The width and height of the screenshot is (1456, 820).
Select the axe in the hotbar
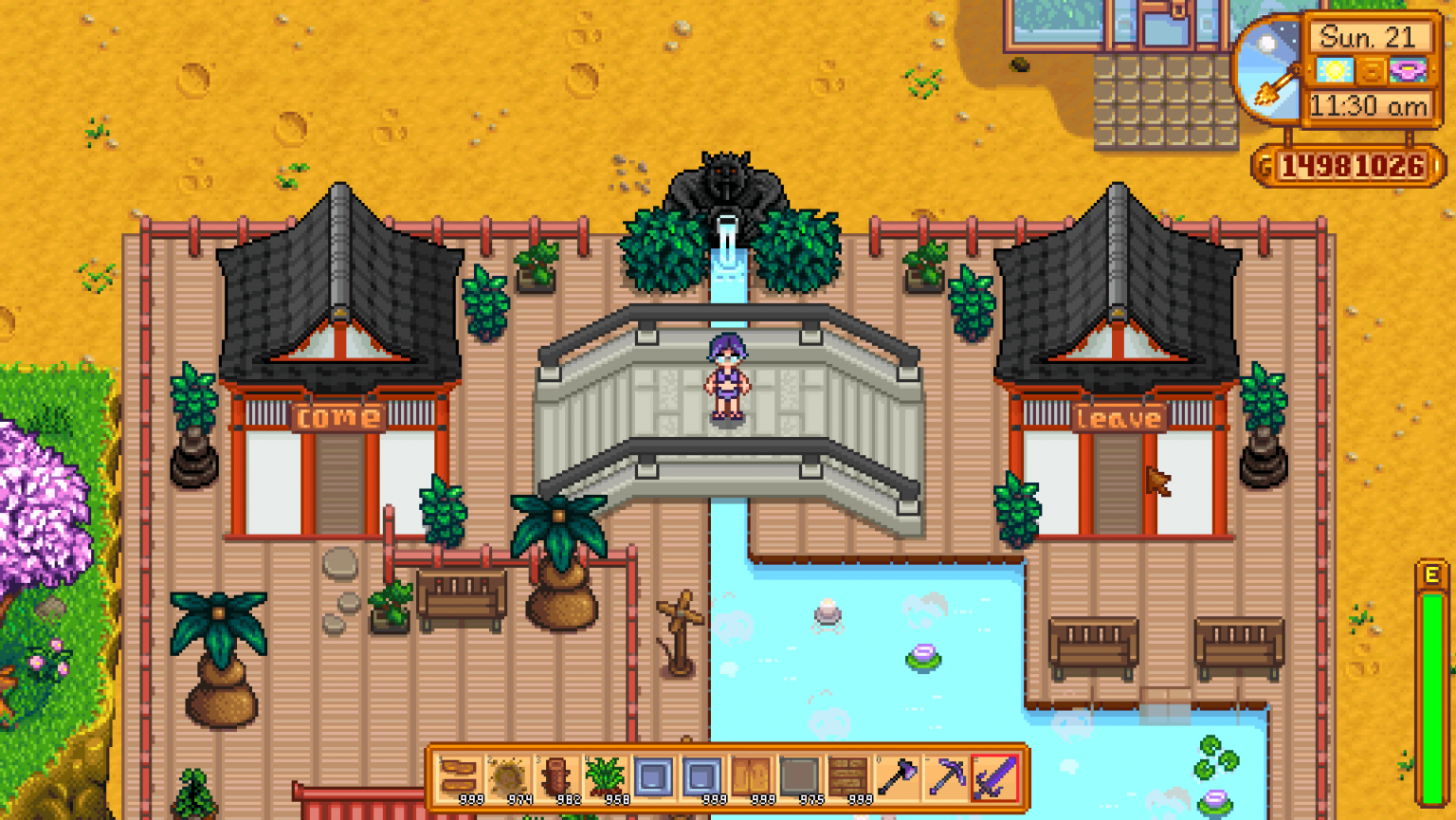[x=898, y=780]
